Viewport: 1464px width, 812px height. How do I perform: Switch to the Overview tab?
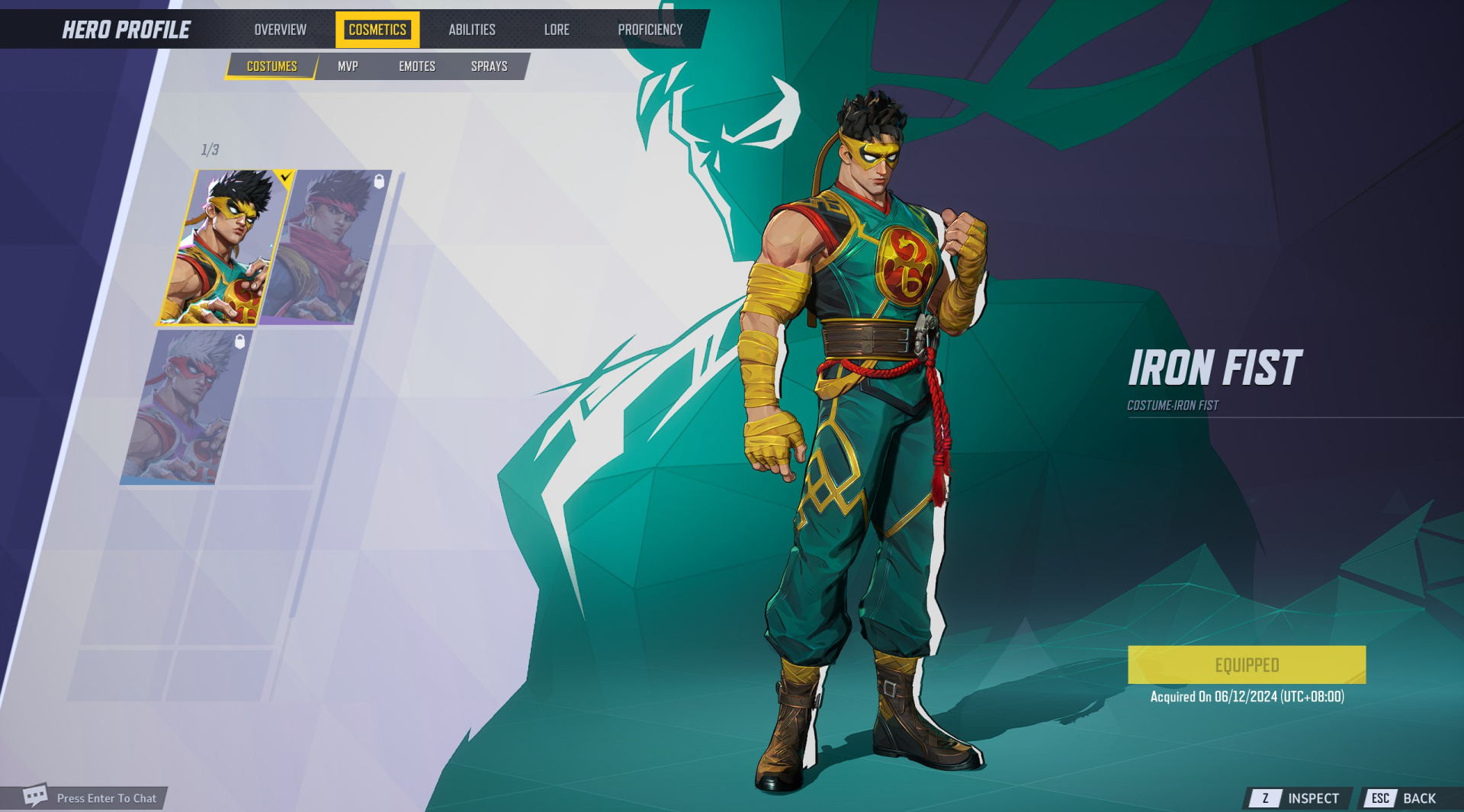[280, 30]
